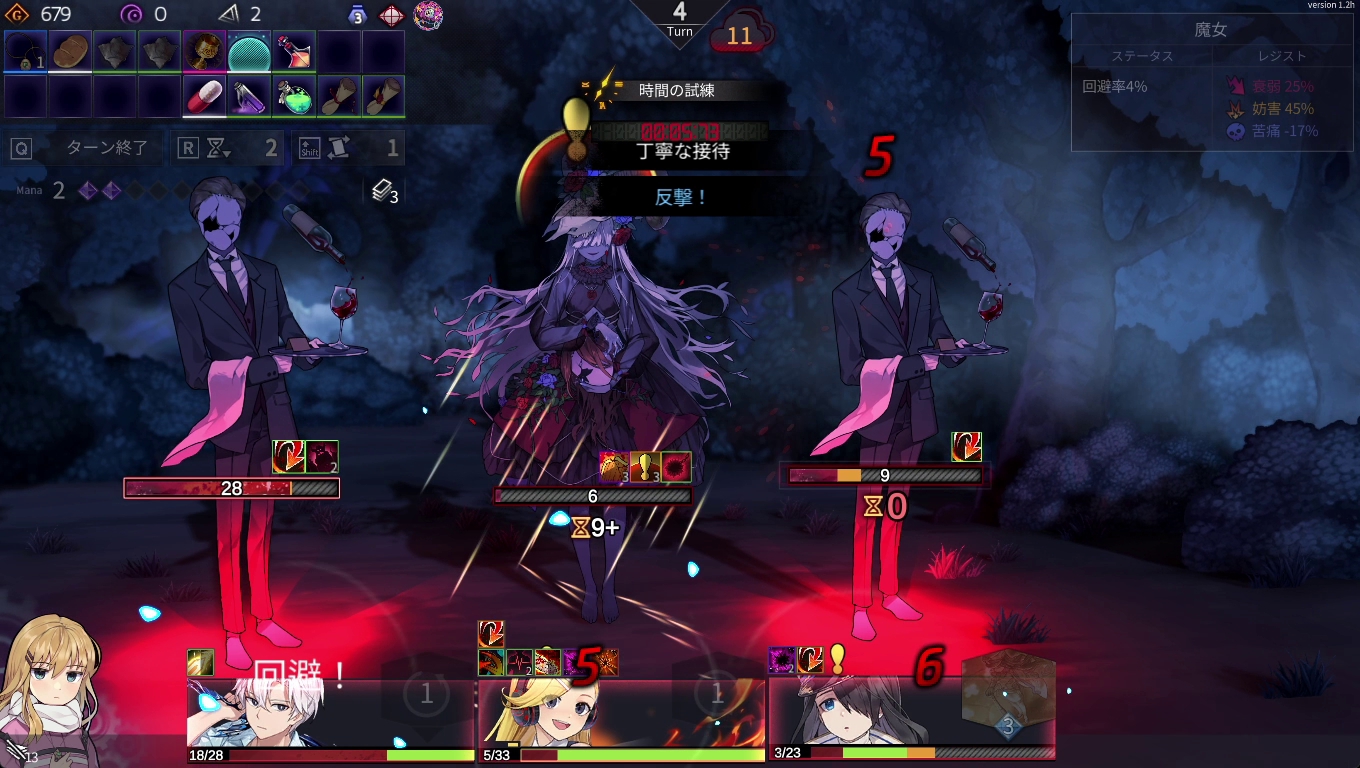Select the purple vial item
This screenshot has width=1360, height=768.
pos(249,97)
